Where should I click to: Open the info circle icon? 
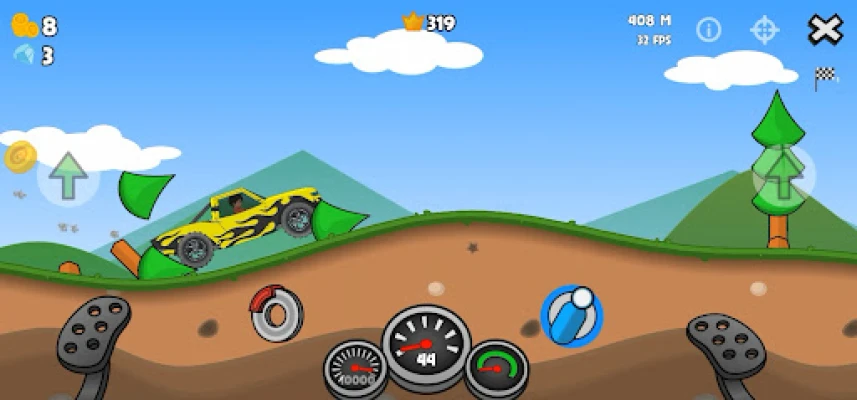pyautogui.click(x=709, y=30)
